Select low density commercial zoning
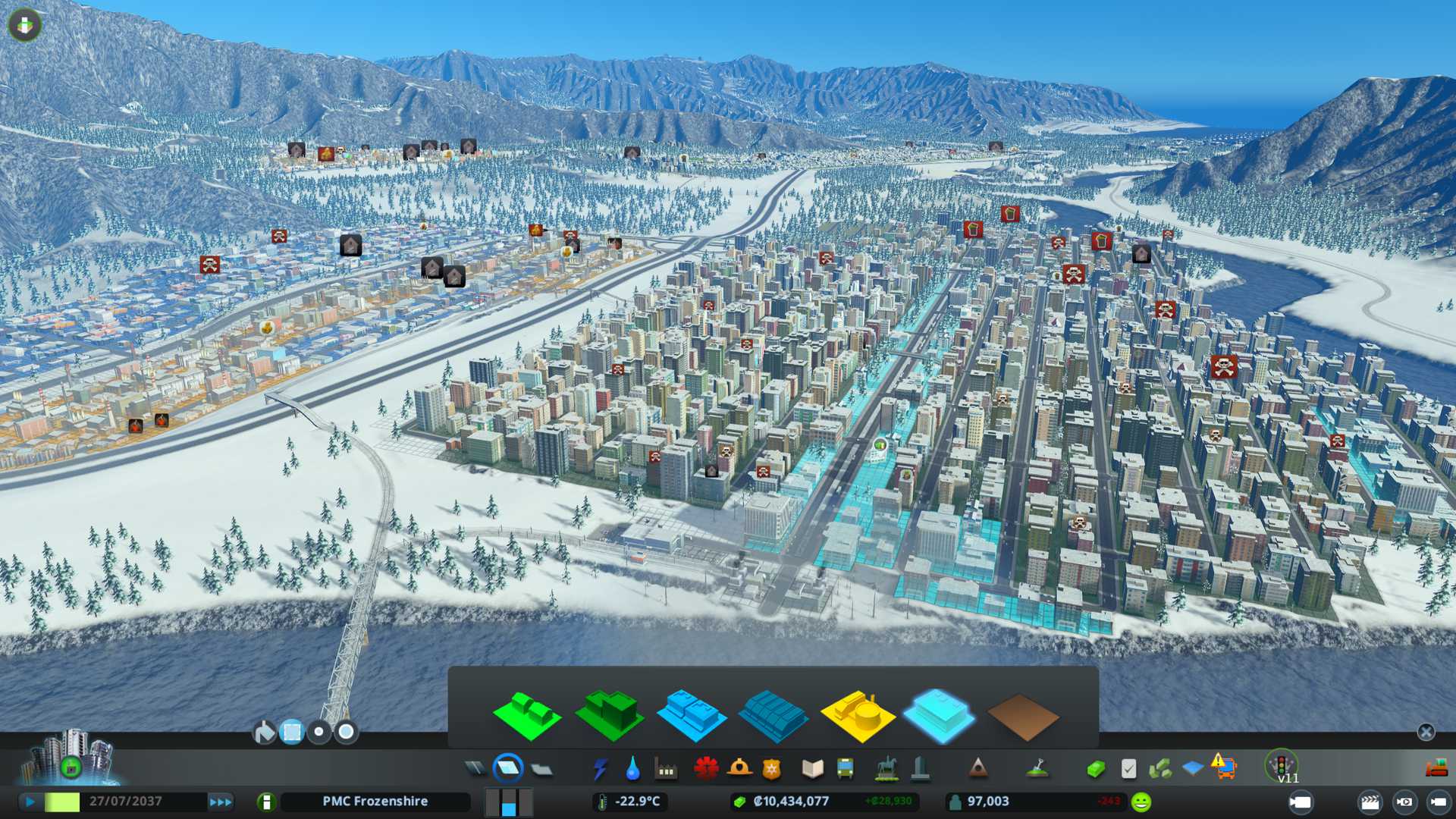This screenshot has width=1456, height=819. click(691, 715)
